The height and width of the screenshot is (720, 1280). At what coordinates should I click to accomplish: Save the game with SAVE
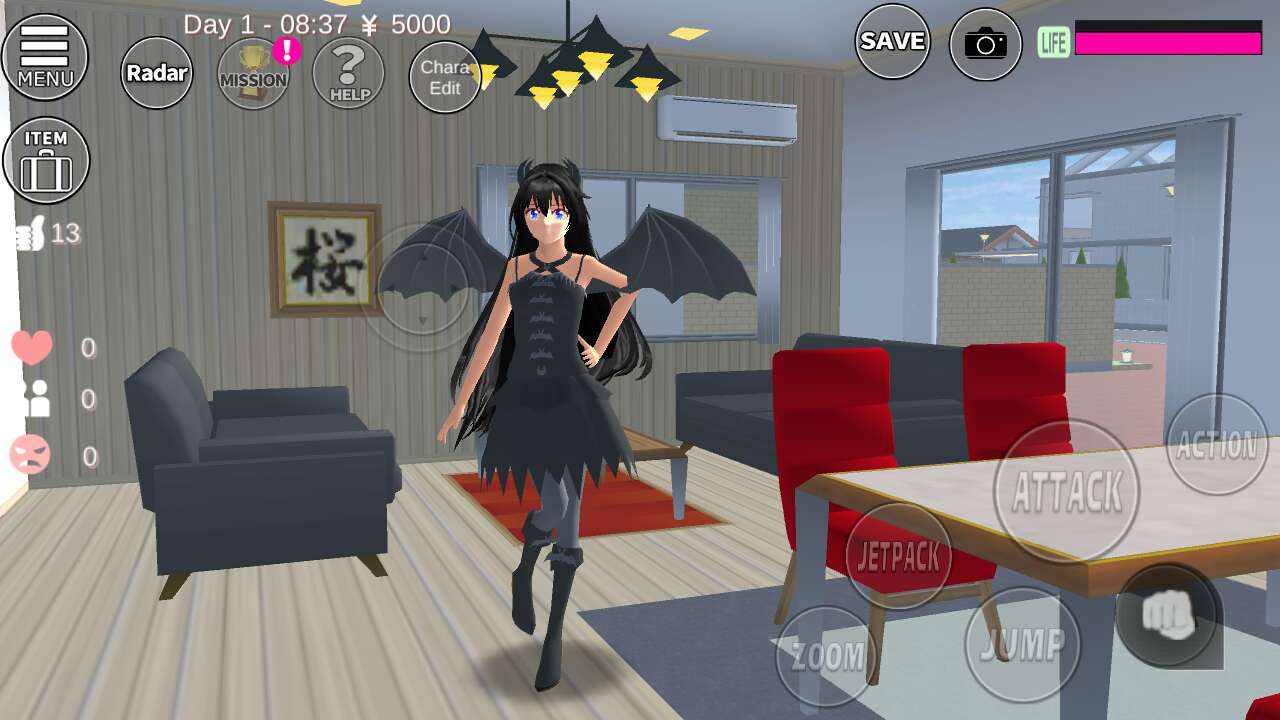tap(892, 41)
